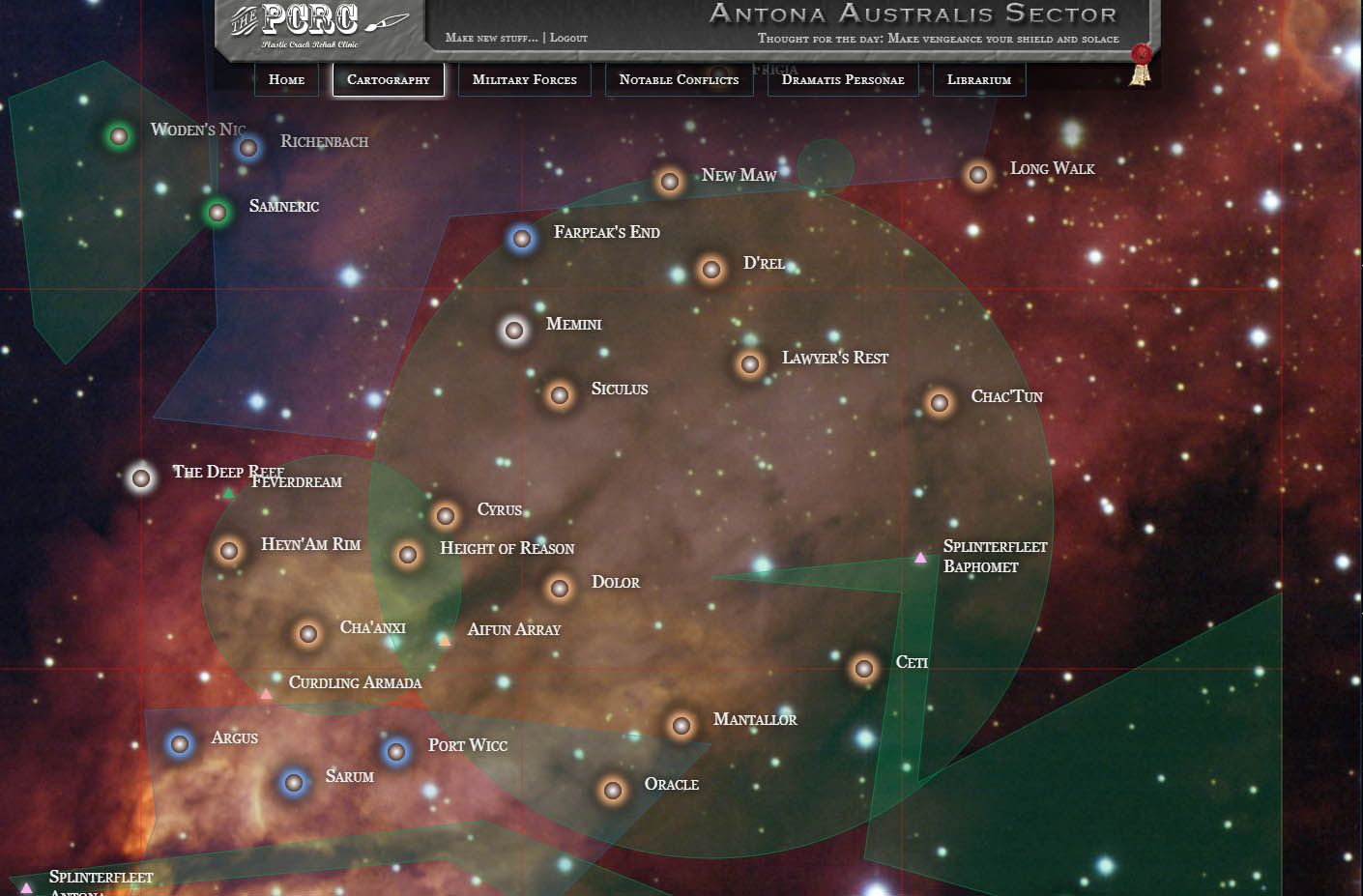Image resolution: width=1363 pixels, height=896 pixels.
Task: Open the Make new stuff link
Action: (x=489, y=37)
